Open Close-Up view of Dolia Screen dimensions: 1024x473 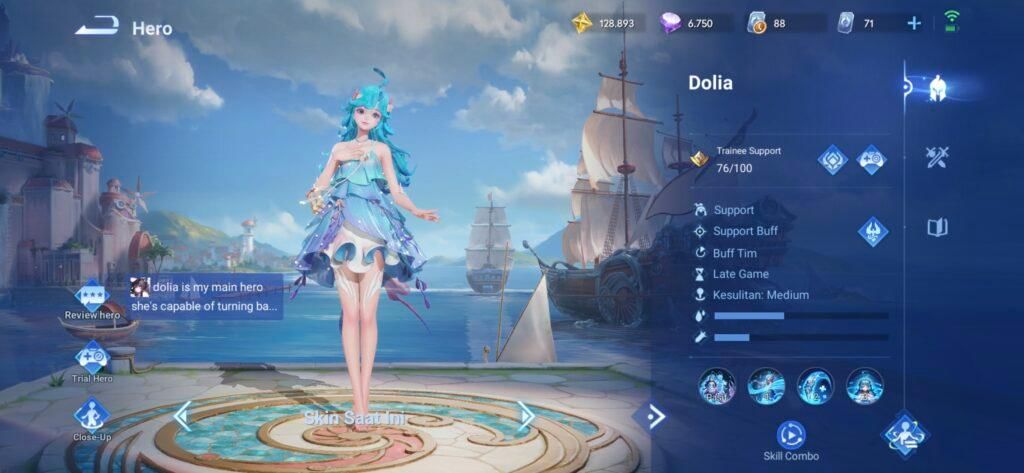click(92, 418)
